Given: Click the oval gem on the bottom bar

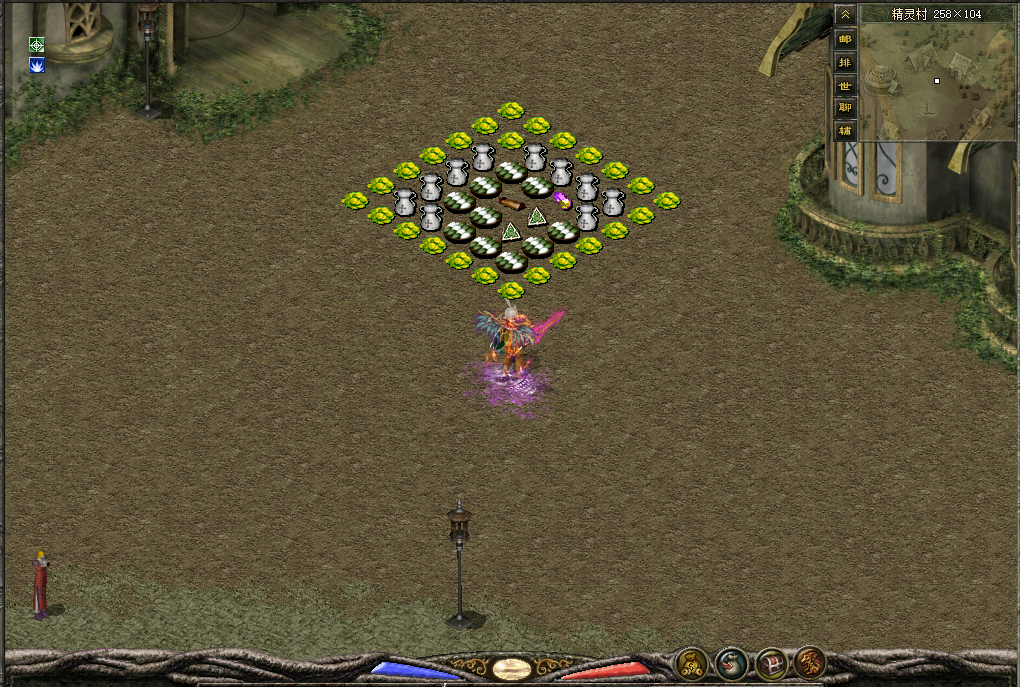Looking at the screenshot, I should 510,668.
